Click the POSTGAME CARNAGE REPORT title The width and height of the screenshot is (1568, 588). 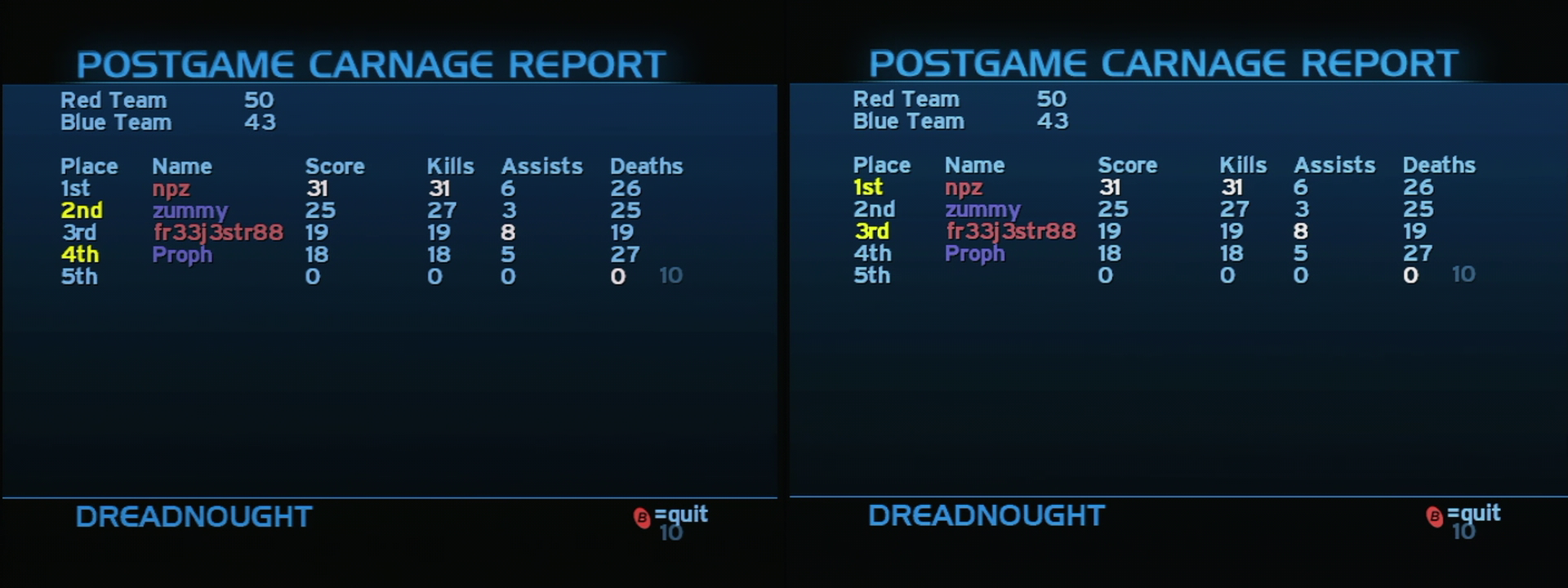coord(370,62)
